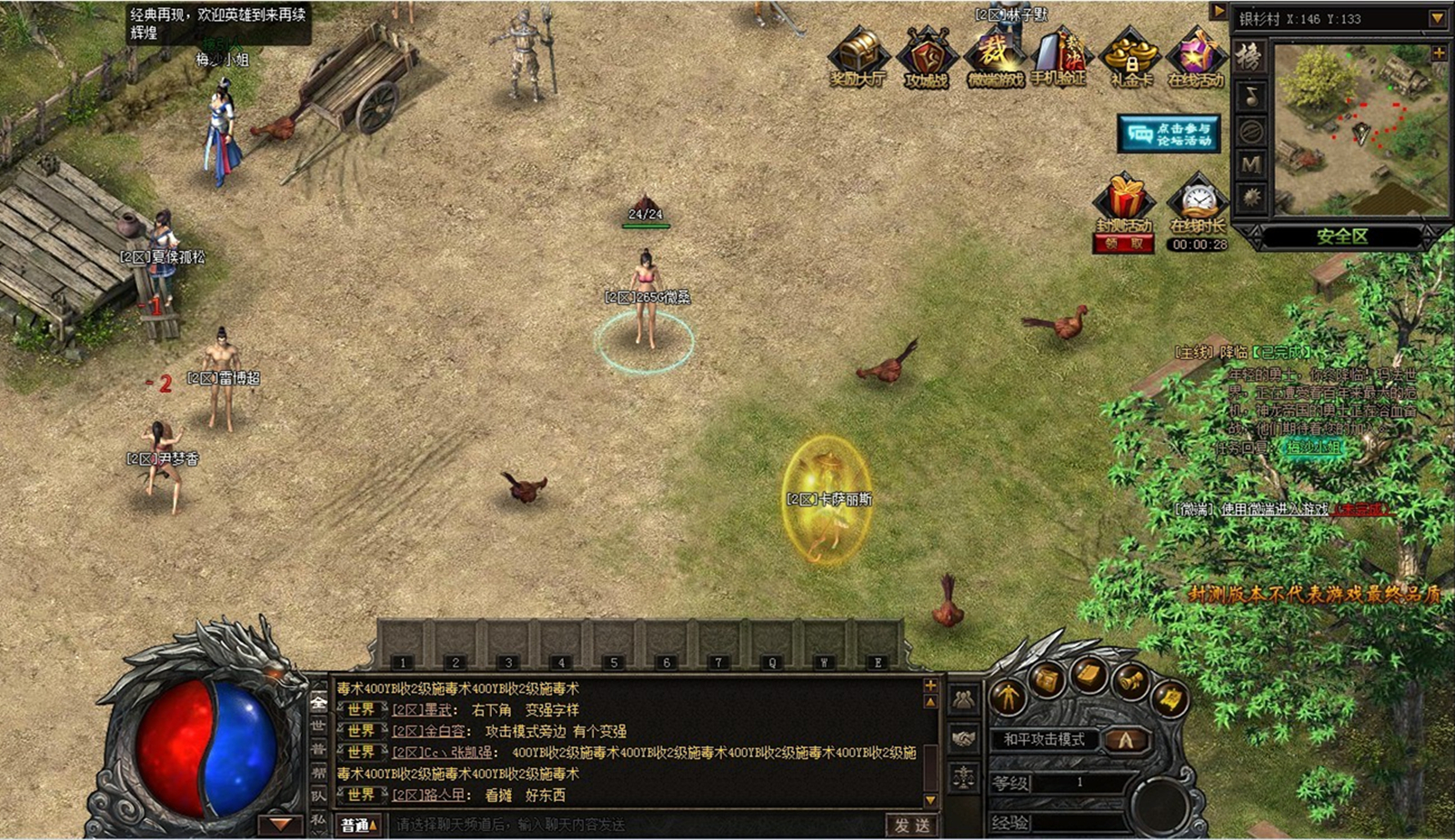Send chat message with 发送 button
This screenshot has height=840, width=1455.
912,825
